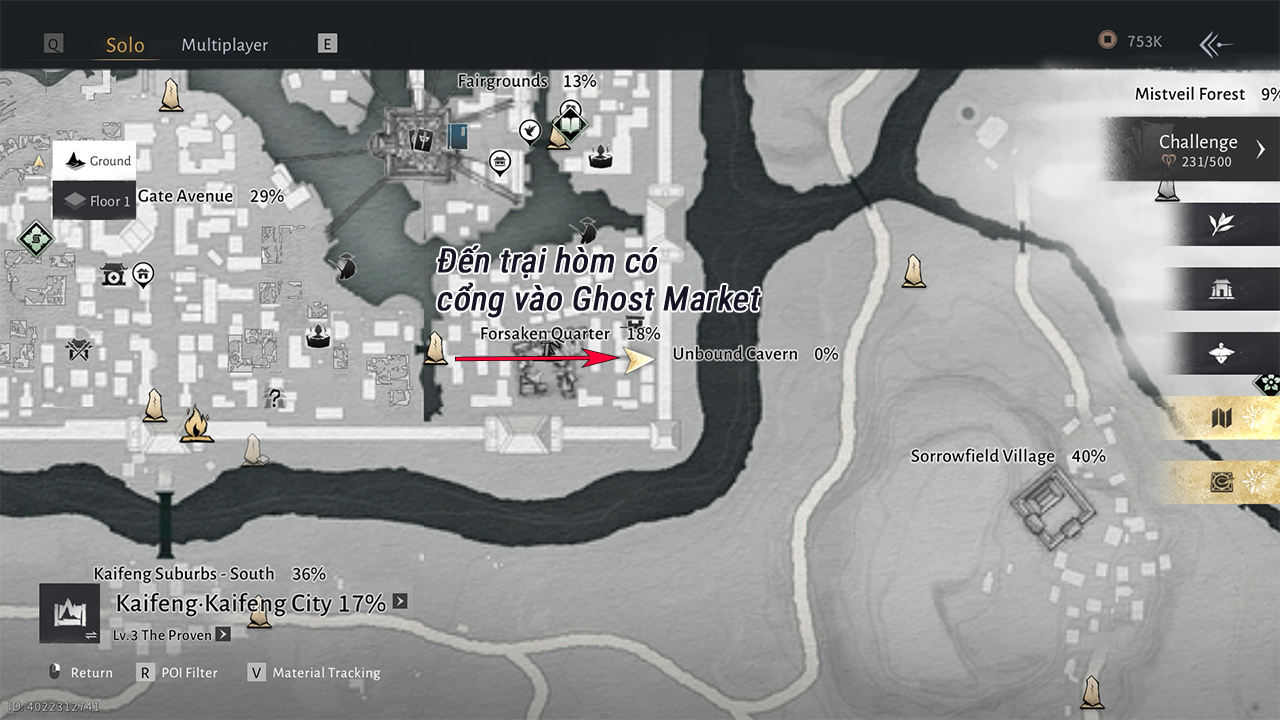Switch to the Multiplayer tab
Screen dimensions: 1280x720
[224, 45]
